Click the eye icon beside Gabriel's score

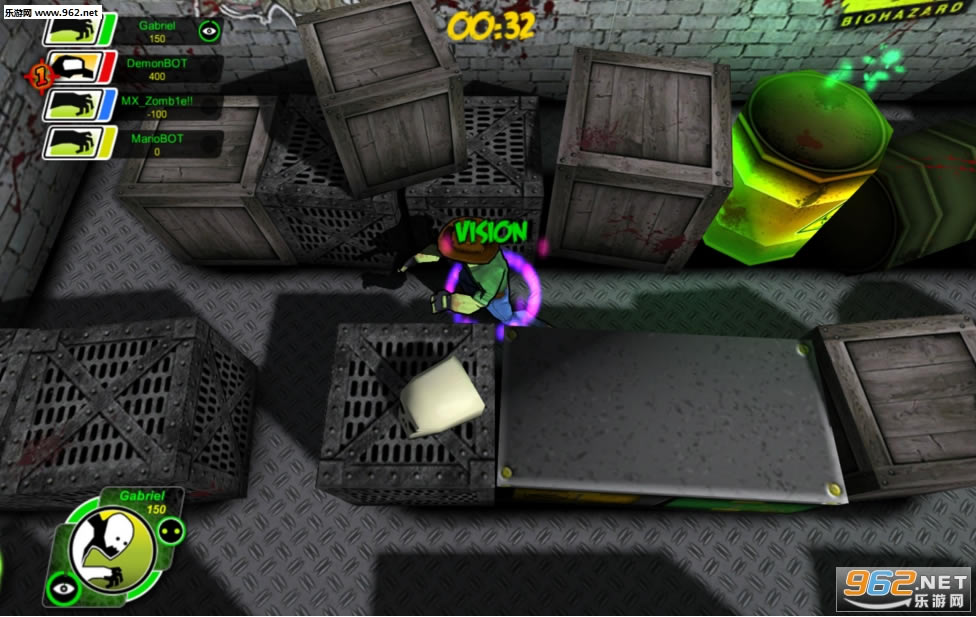208,31
